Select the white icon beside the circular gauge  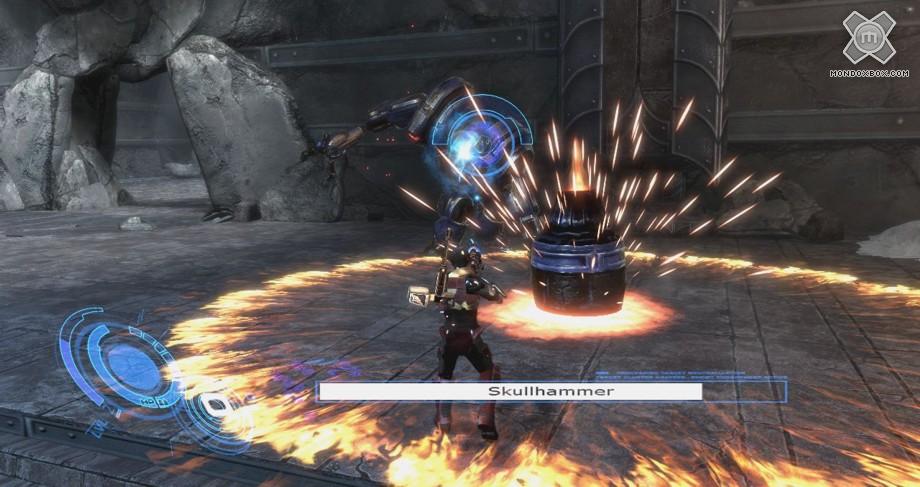pyautogui.click(x=214, y=407)
